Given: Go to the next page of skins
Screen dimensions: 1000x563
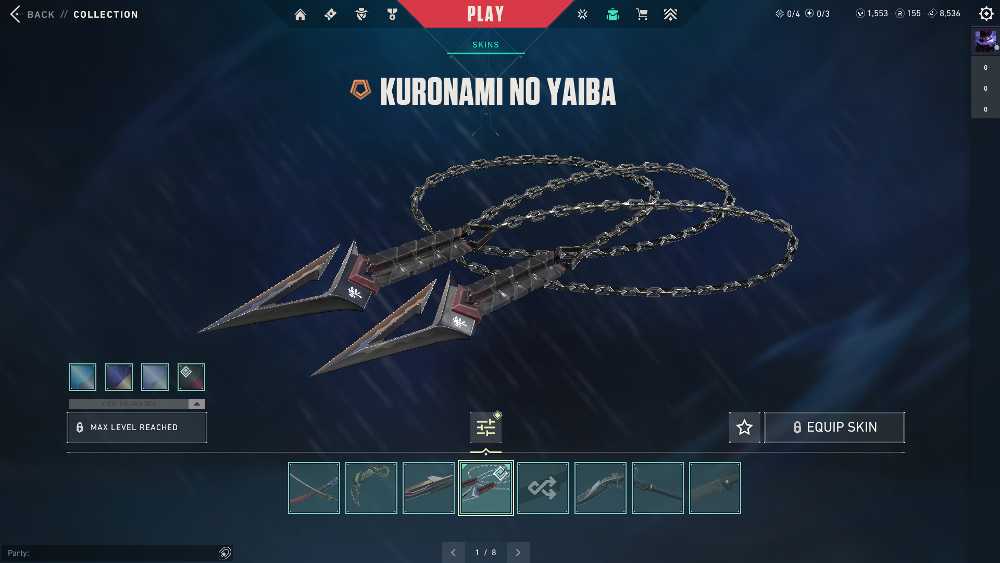Looking at the screenshot, I should point(517,552).
